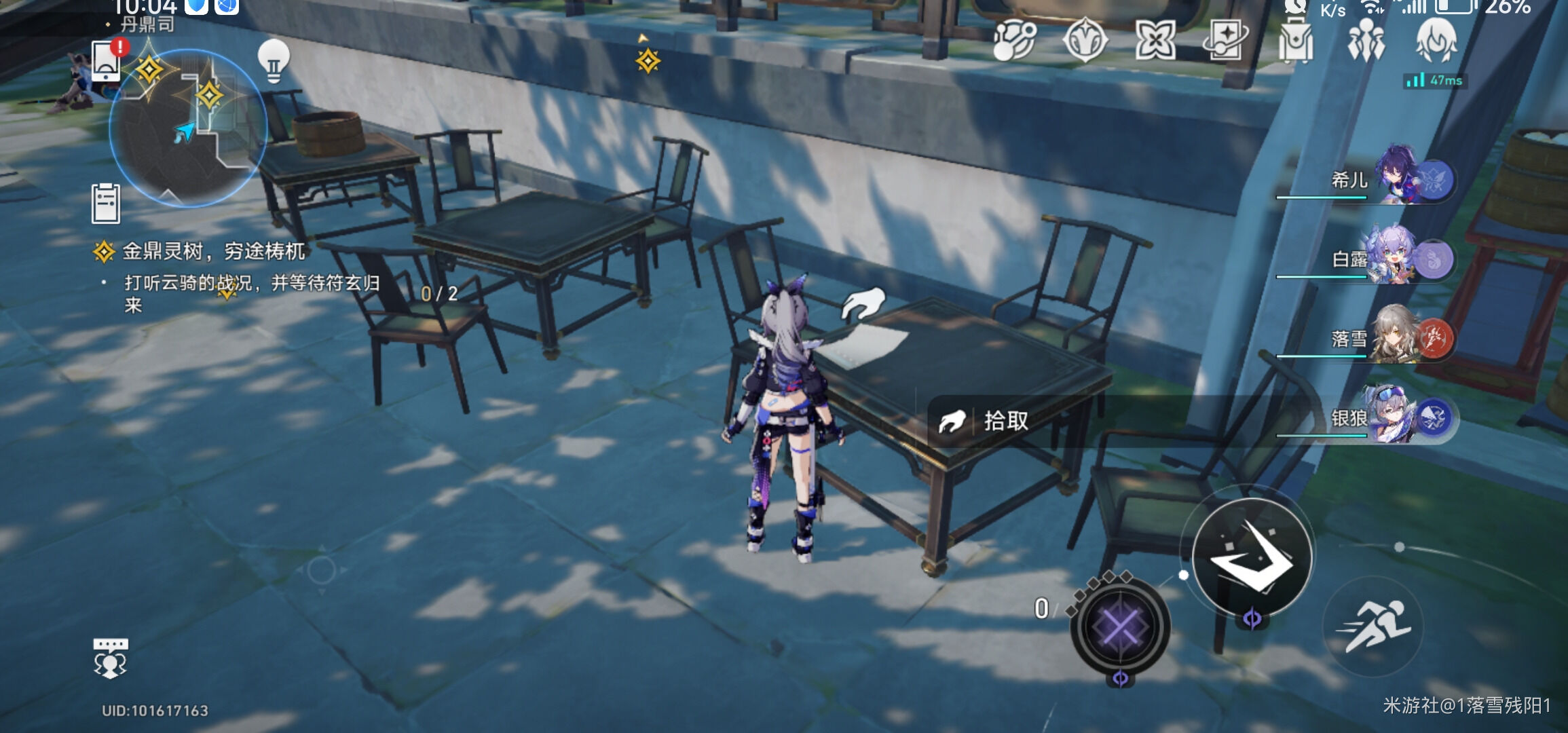This screenshot has width=1568, height=733.
Task: Open the mission clipboard log
Action: 106,203
